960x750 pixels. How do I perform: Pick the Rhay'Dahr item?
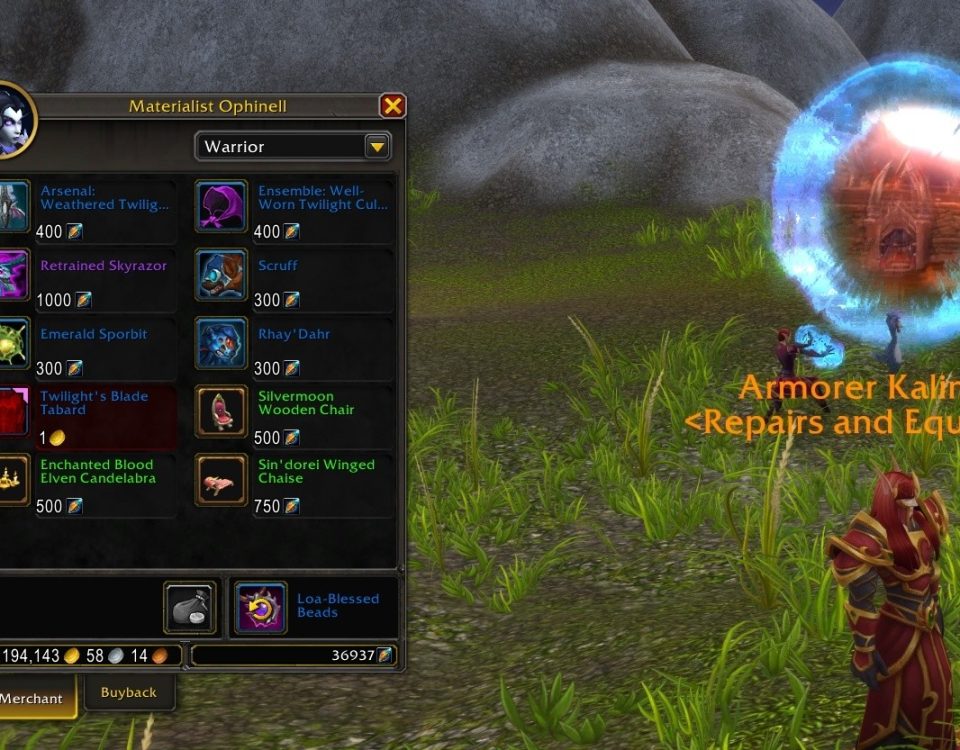click(x=221, y=342)
